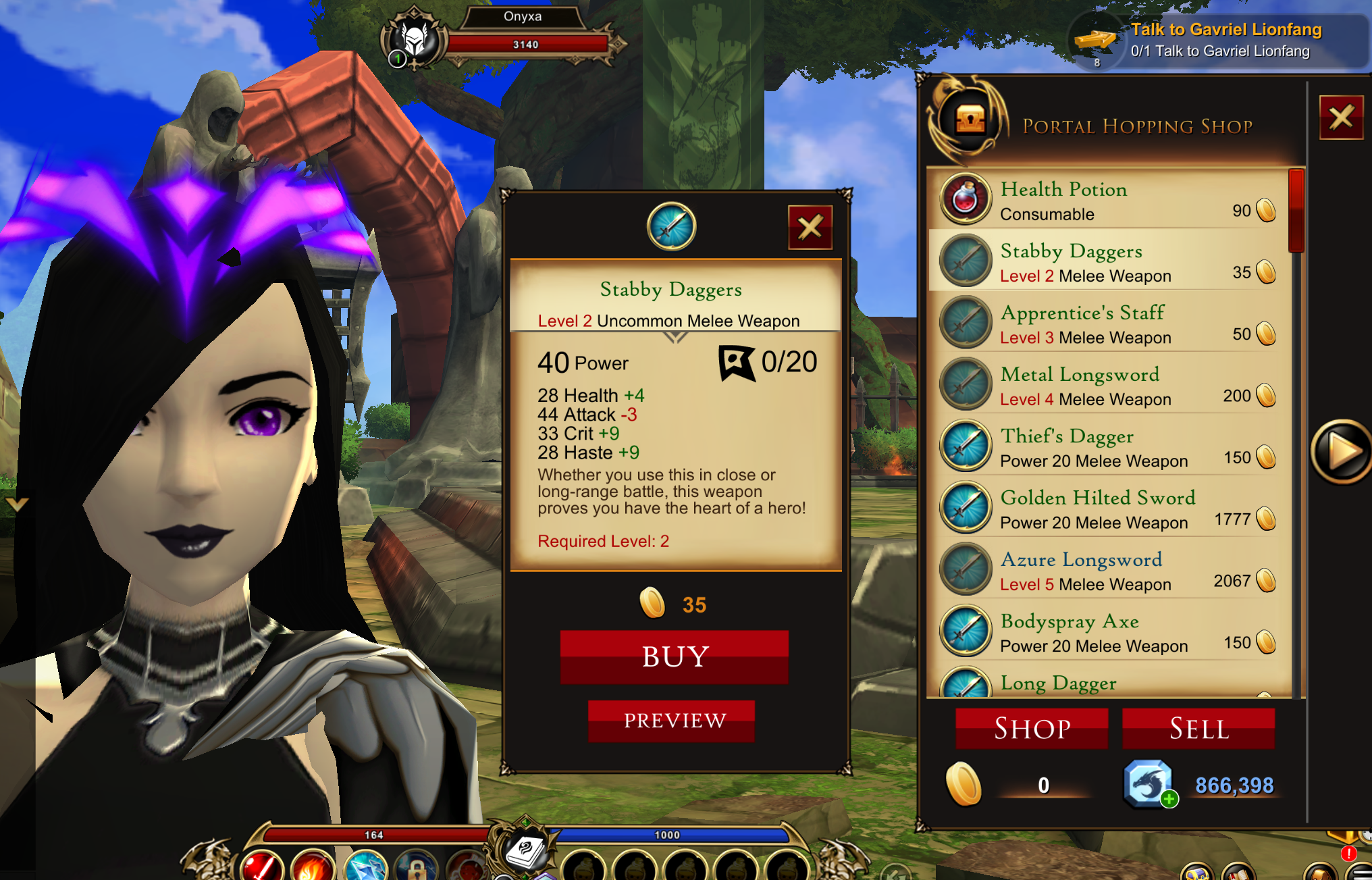Viewport: 1372px width, 880px height.
Task: Choose Bodyspray Axe from the shop
Action: (1107, 632)
